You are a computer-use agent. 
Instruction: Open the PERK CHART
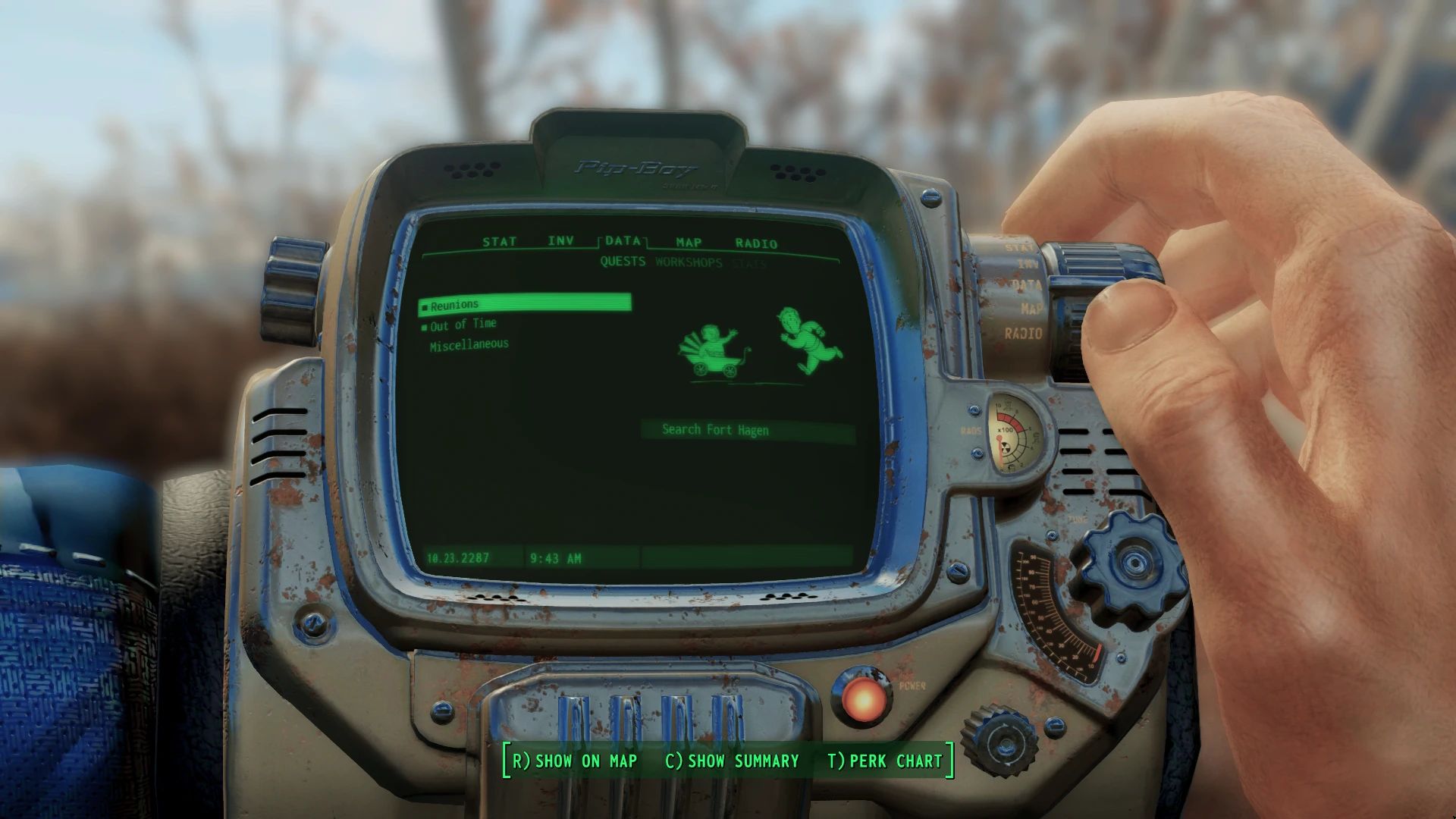click(884, 761)
